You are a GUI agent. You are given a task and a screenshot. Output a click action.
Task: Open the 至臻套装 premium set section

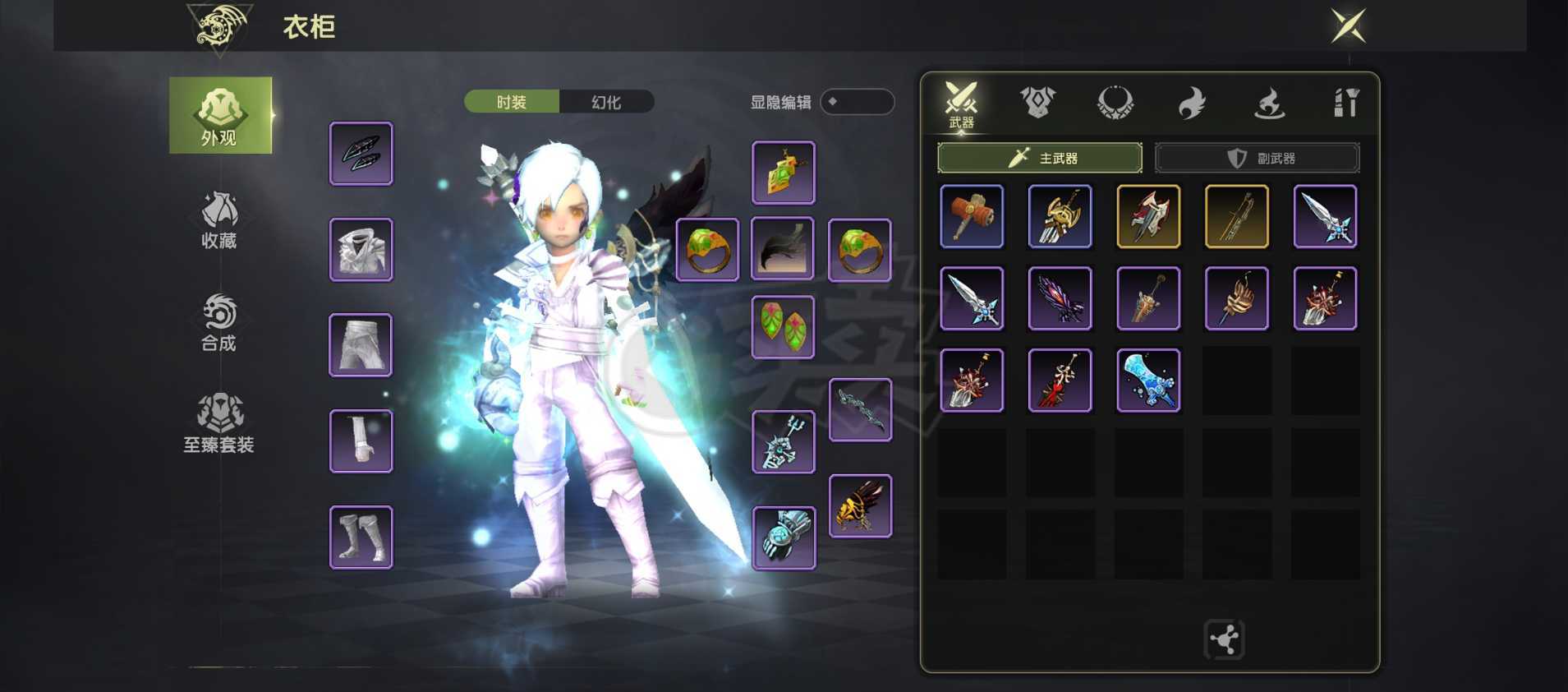coord(219,424)
